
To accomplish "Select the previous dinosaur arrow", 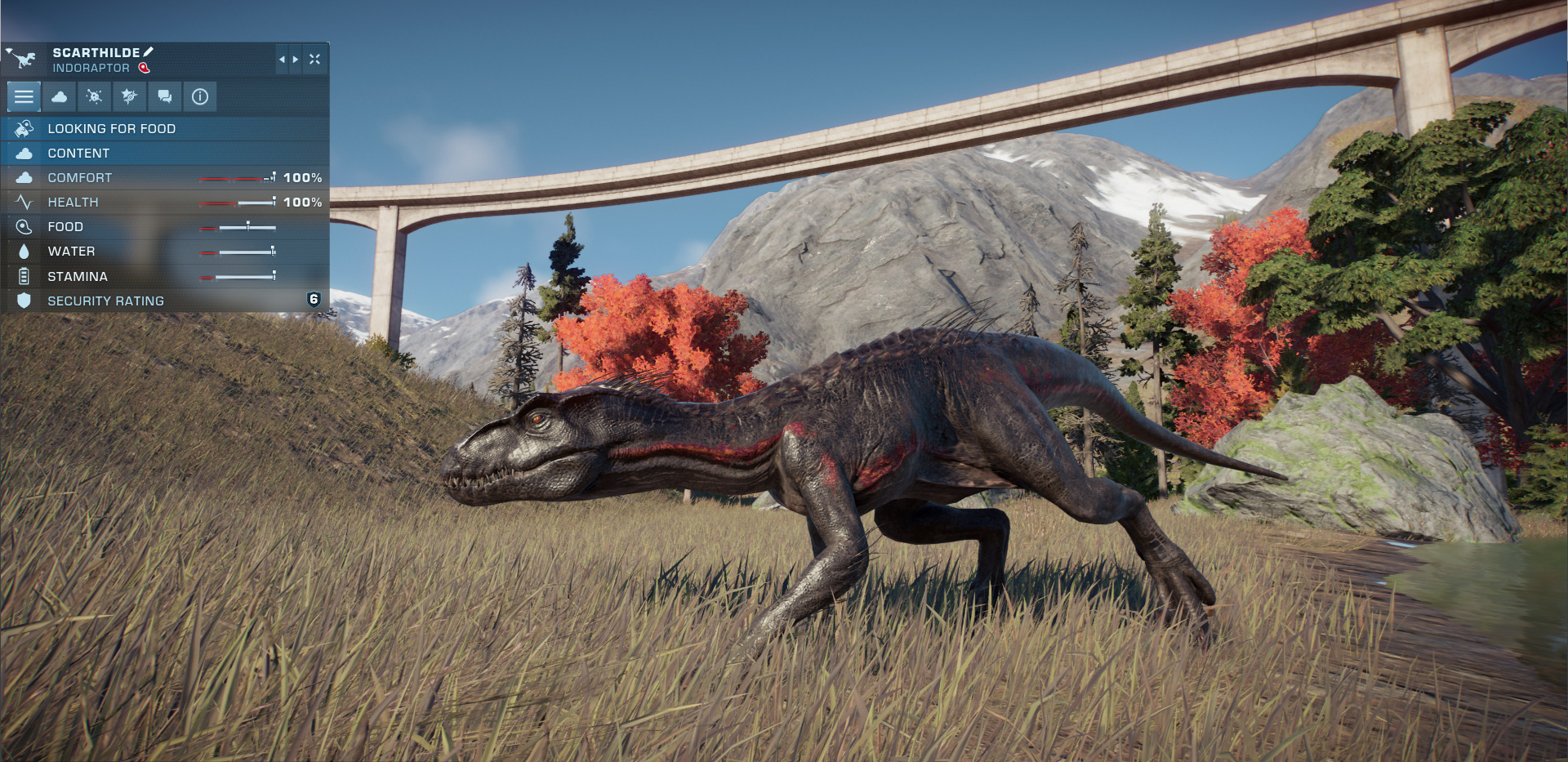I will coord(282,60).
